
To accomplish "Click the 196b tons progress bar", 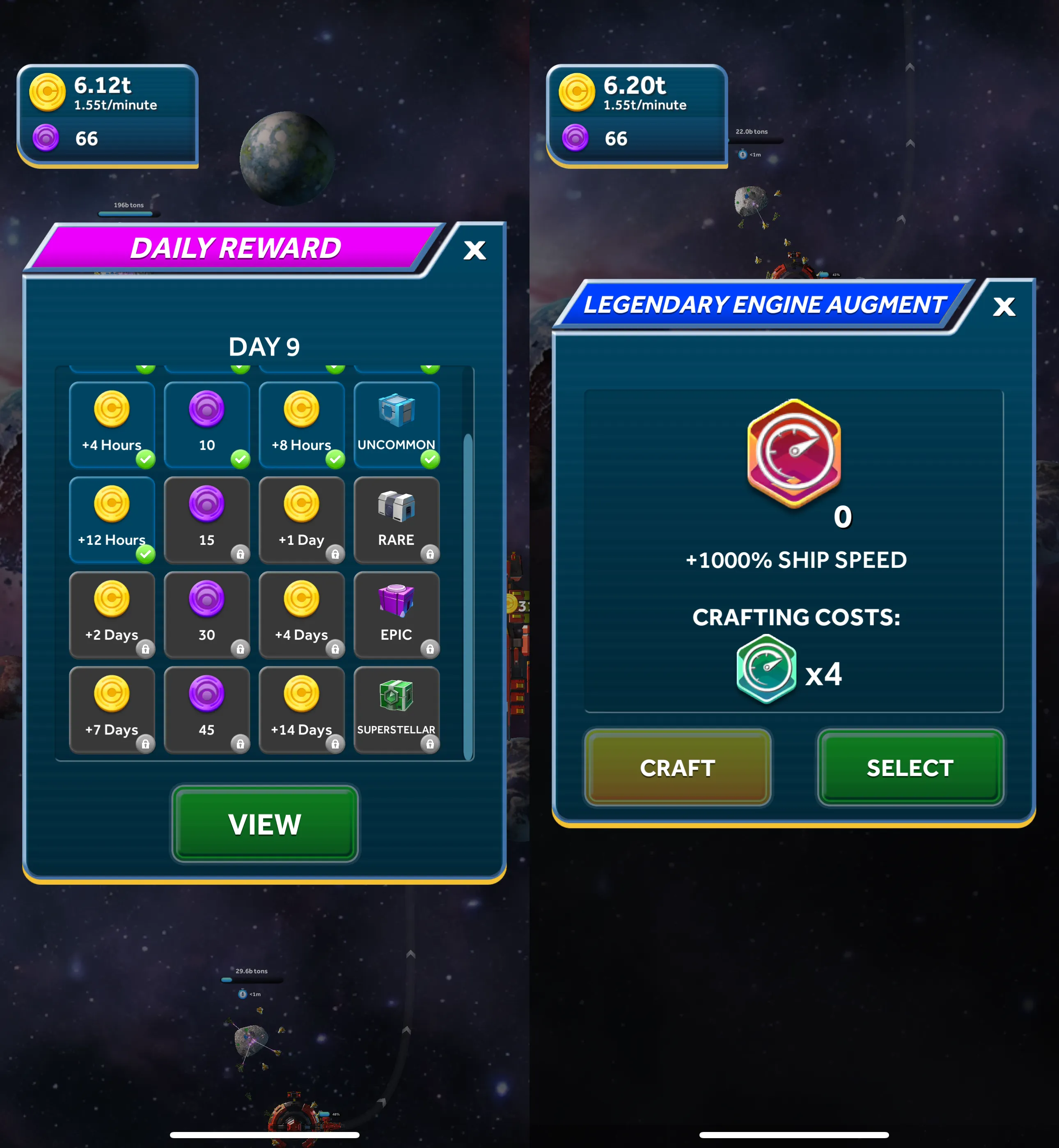I will click(127, 214).
